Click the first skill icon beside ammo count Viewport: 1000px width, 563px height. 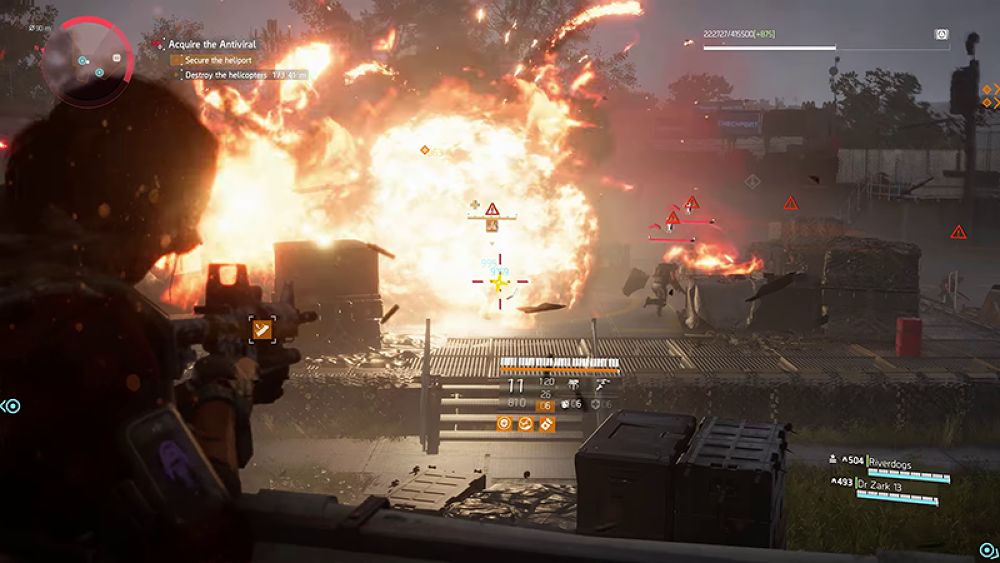(x=576, y=383)
